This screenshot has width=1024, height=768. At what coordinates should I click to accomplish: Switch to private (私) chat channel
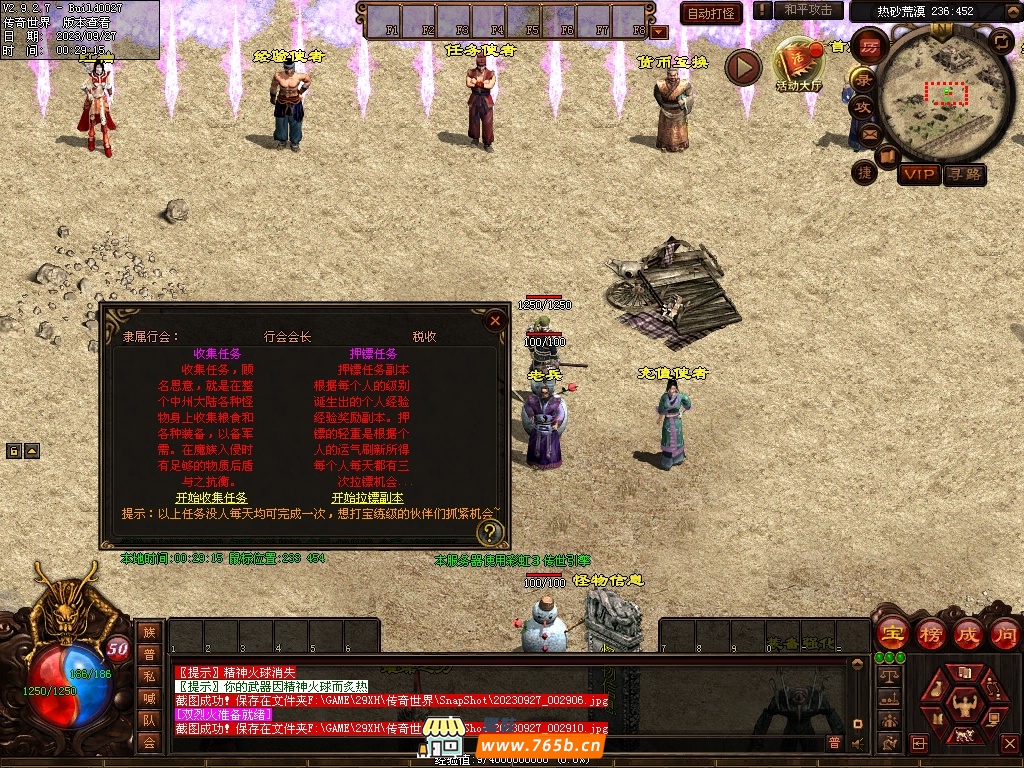coord(149,676)
